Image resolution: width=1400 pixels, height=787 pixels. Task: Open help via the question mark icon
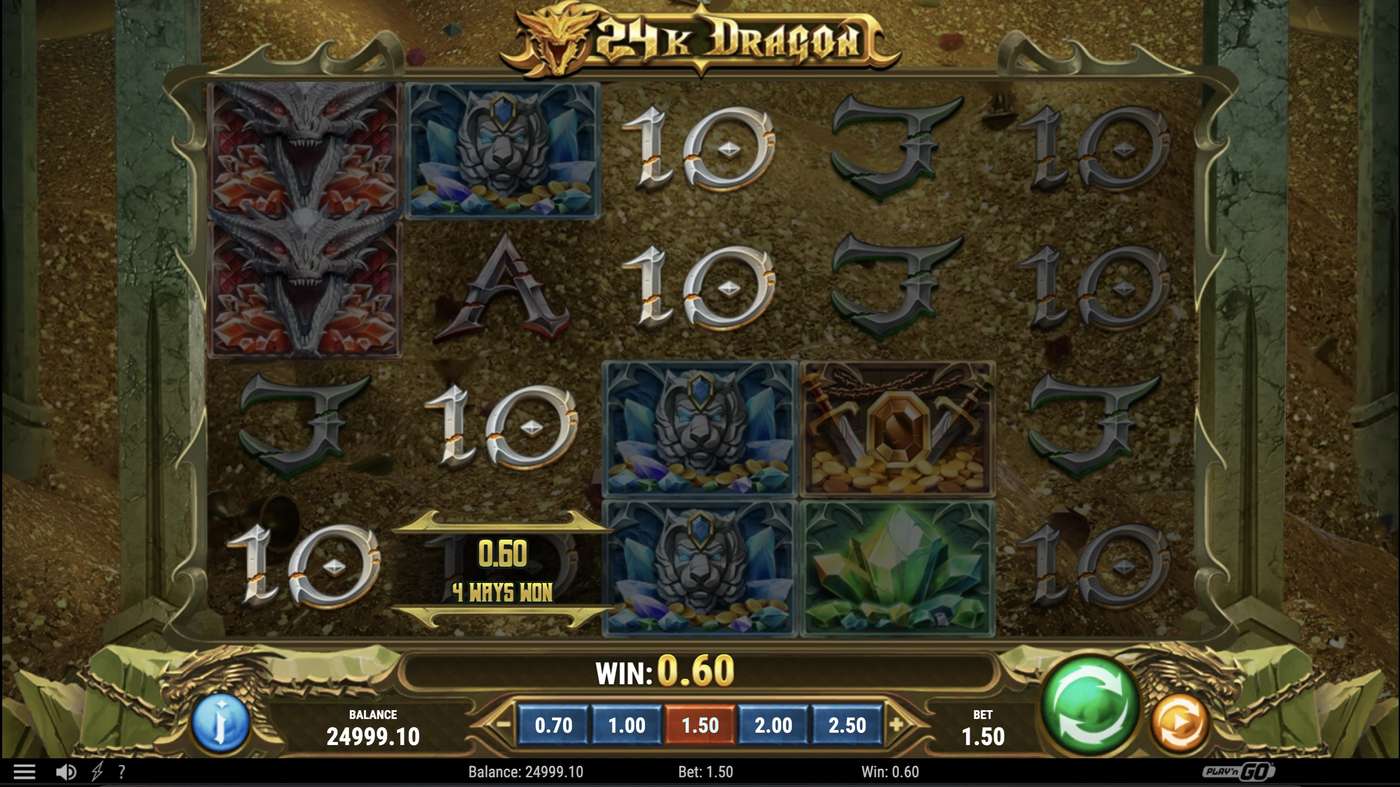[122, 771]
